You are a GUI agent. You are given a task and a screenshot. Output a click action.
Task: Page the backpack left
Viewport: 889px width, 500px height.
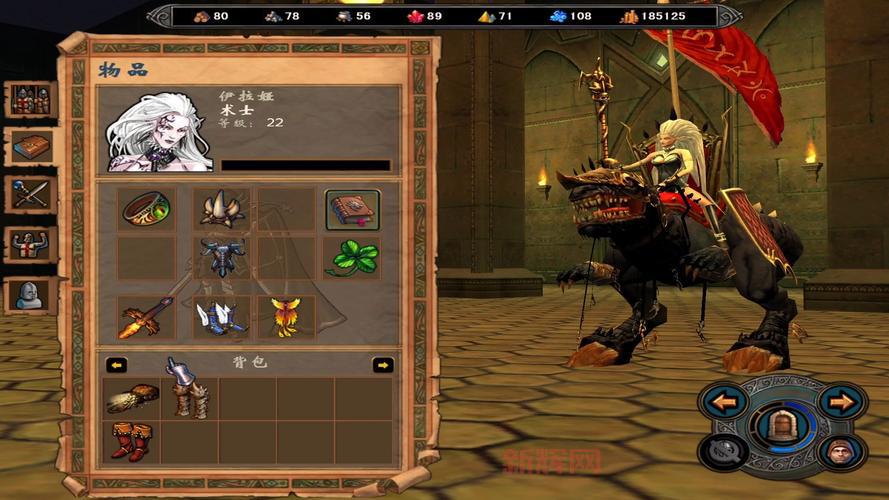click(x=117, y=365)
